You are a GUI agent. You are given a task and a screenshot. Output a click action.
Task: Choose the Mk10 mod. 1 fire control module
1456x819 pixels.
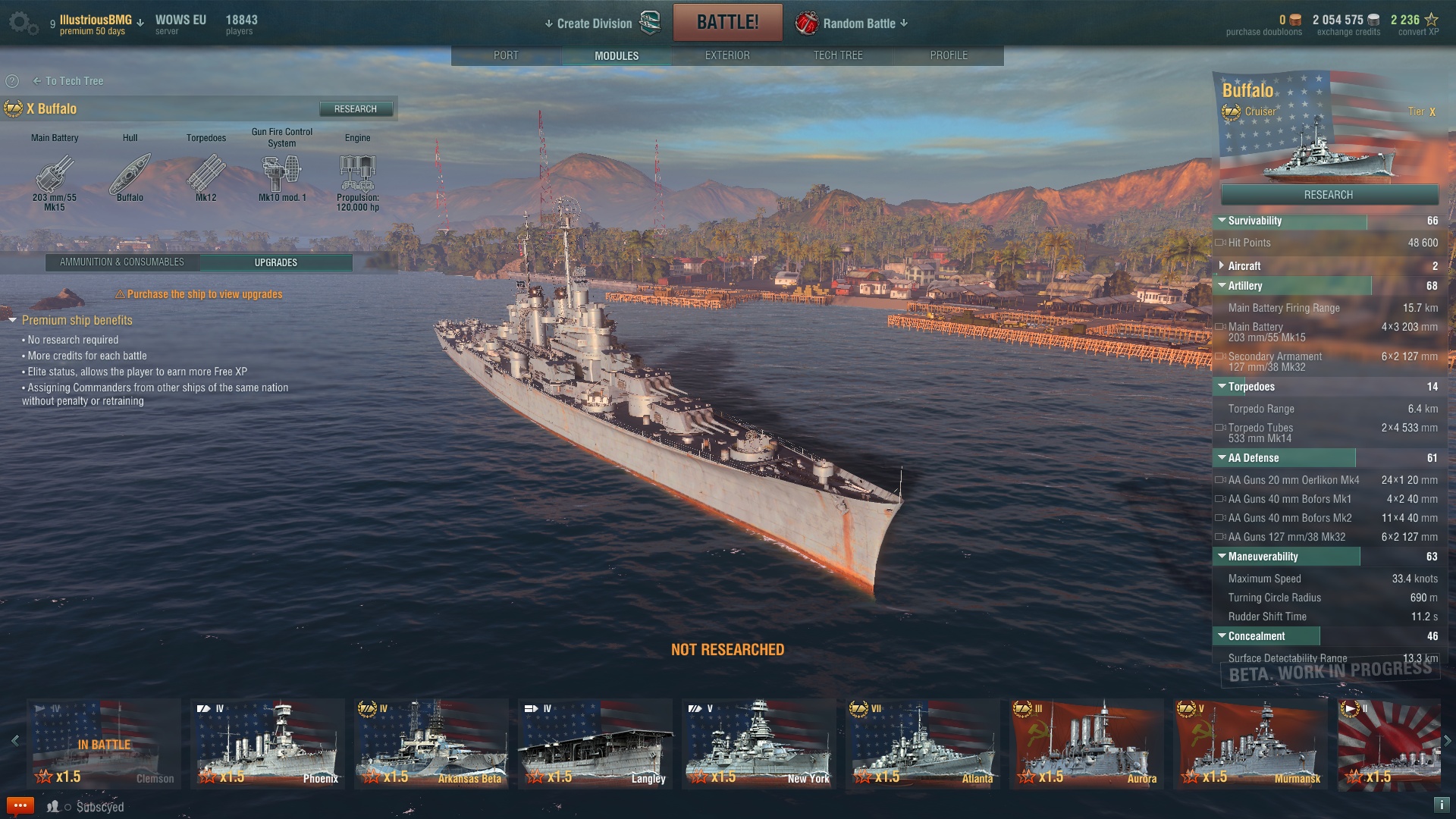[281, 174]
